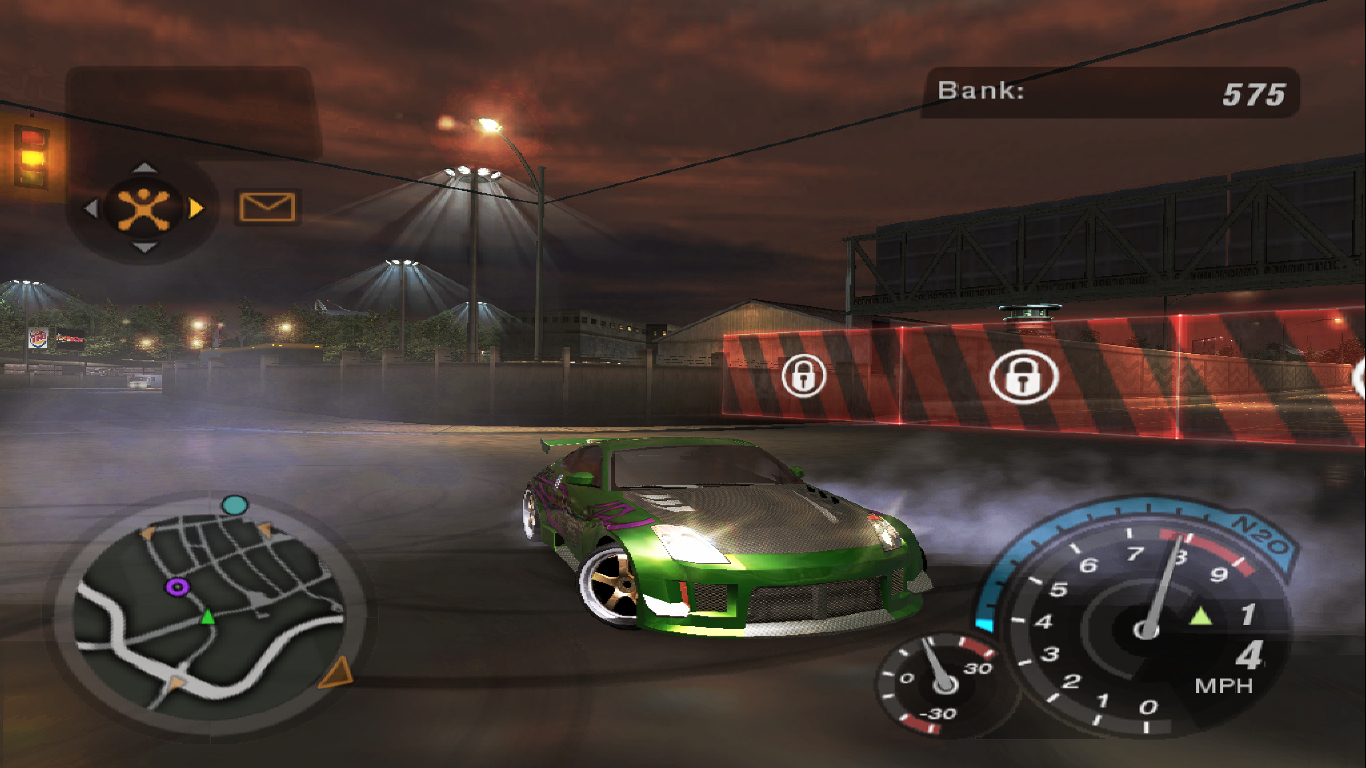This screenshot has height=768, width=1366.
Task: Click the teal circle marker atop the minimap
Action: (234, 504)
